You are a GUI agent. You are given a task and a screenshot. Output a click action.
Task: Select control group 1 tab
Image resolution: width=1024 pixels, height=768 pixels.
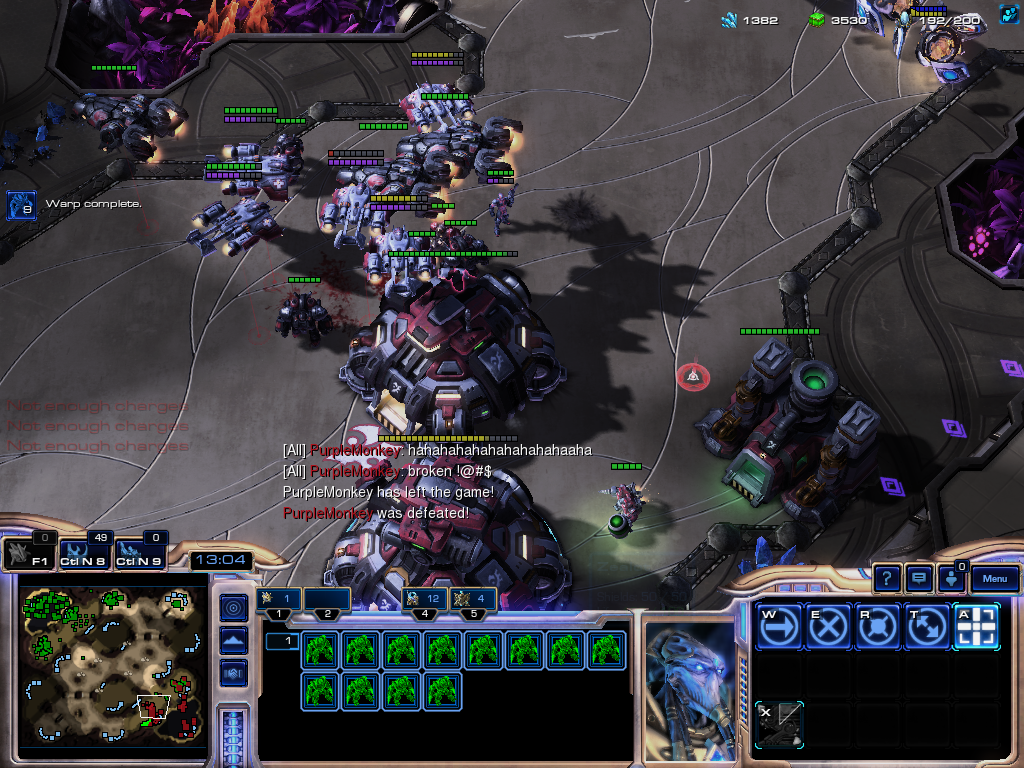pyautogui.click(x=279, y=600)
